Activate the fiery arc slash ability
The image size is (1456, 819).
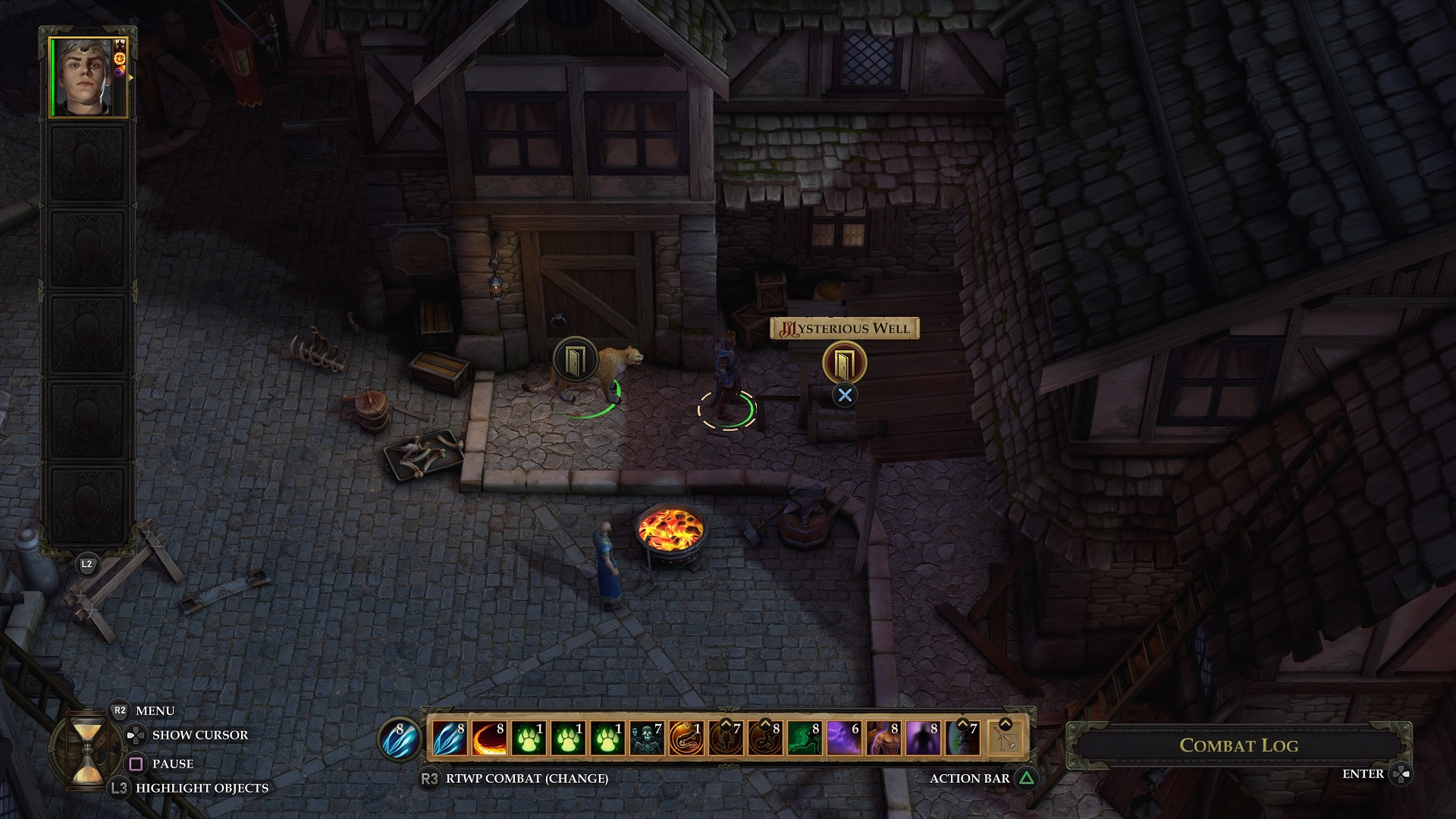tap(489, 738)
